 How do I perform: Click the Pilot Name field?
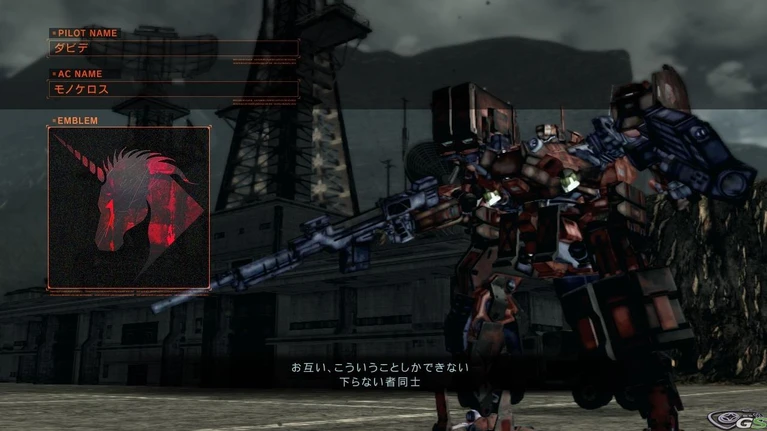click(173, 48)
